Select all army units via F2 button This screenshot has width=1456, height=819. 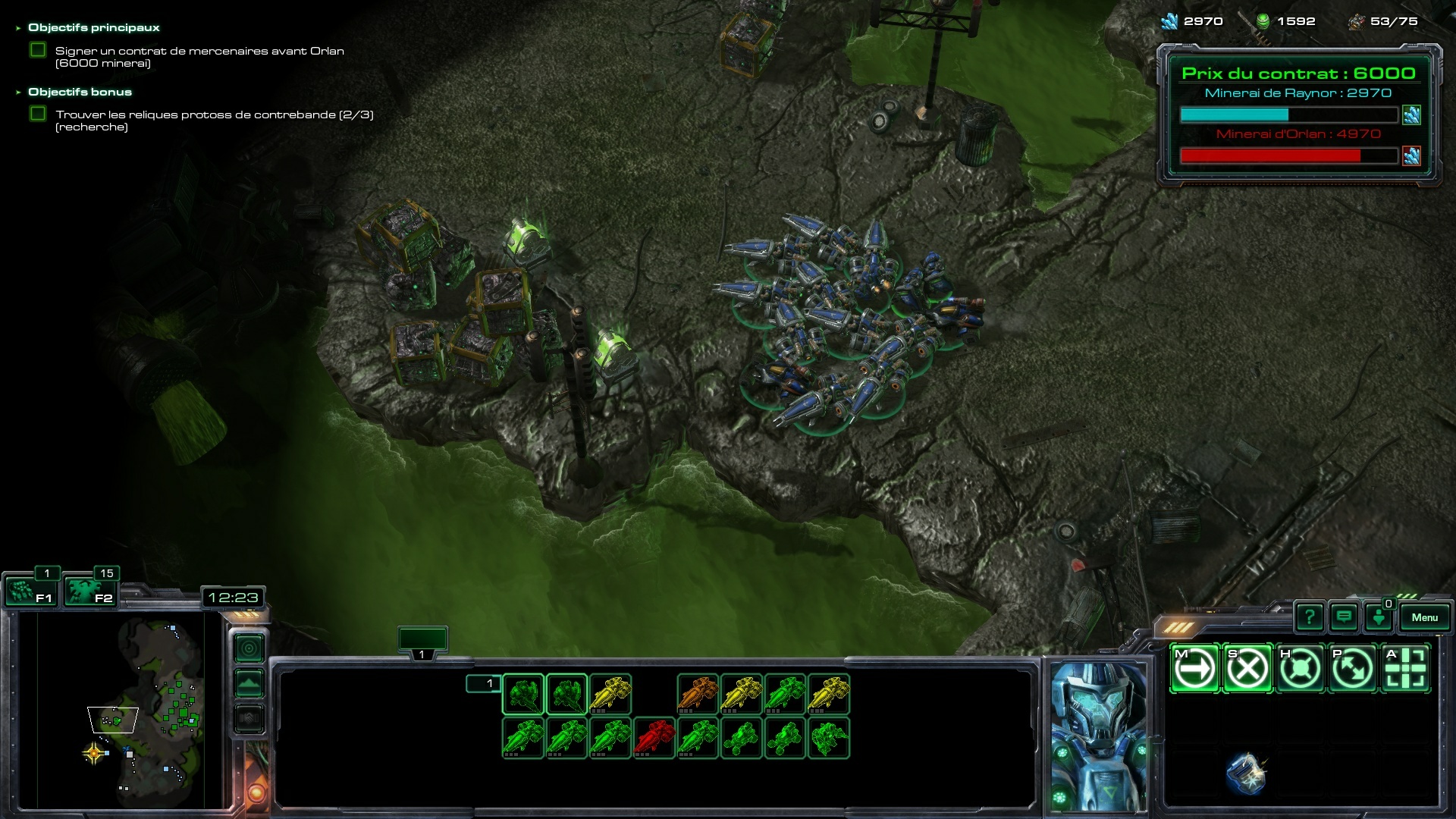89,591
